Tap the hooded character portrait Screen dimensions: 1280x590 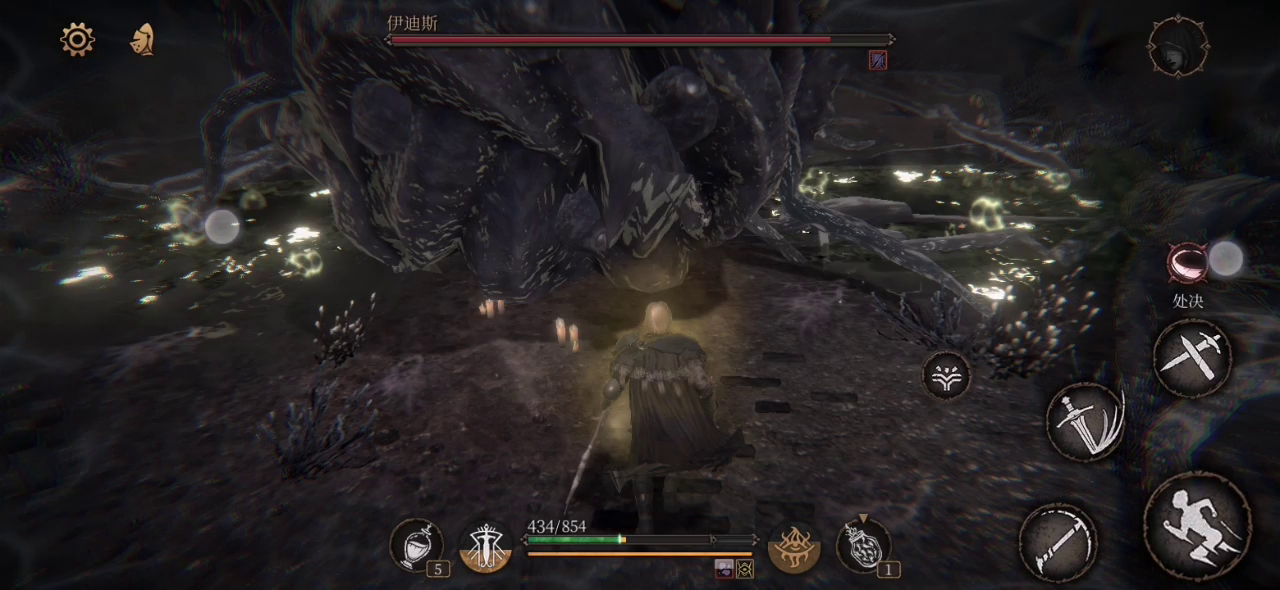(1177, 46)
